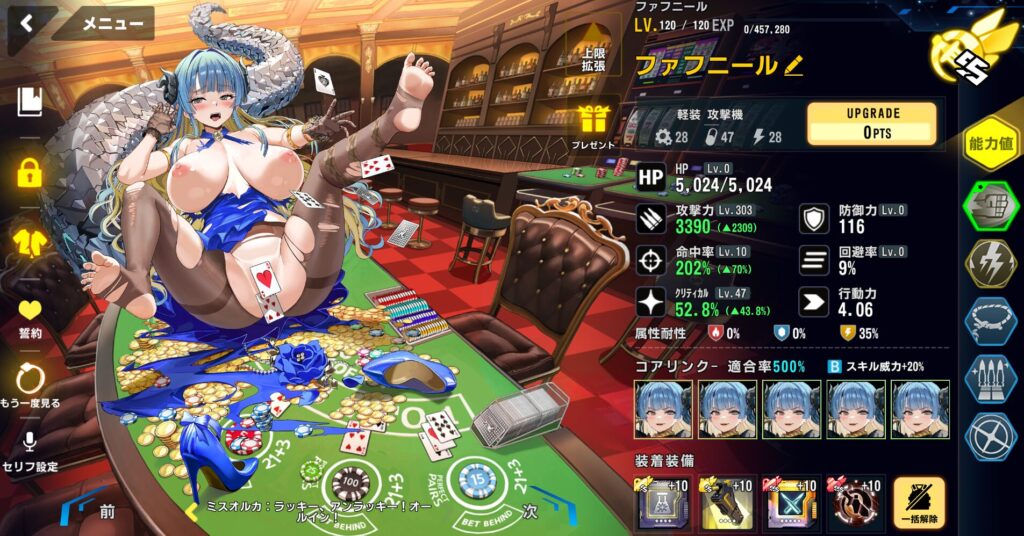Screen dimensions: 1024x536
Task: Open セリフ設定 voice line settings
Action: click(x=30, y=451)
